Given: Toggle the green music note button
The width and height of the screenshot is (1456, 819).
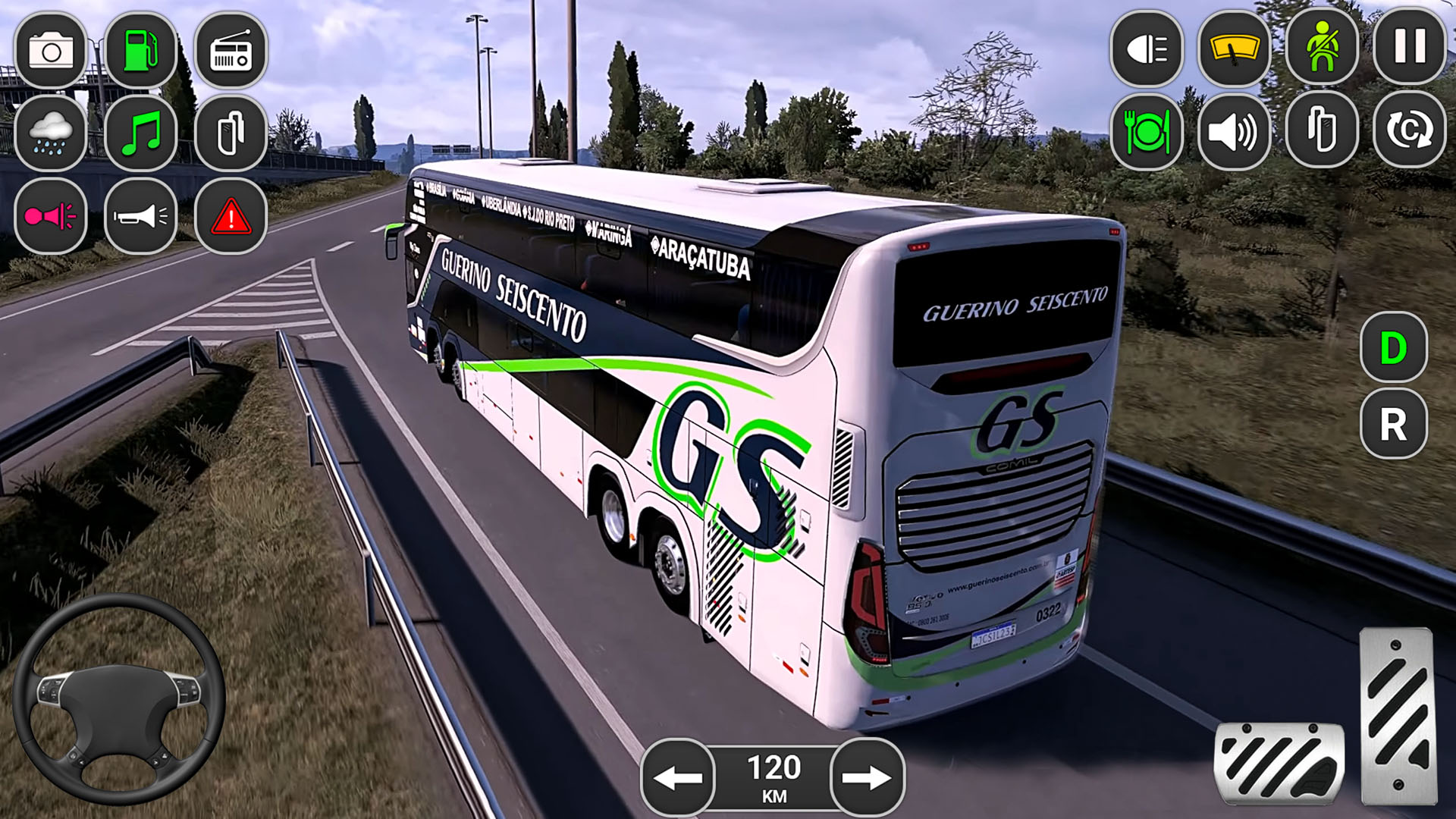Looking at the screenshot, I should pos(141,134).
